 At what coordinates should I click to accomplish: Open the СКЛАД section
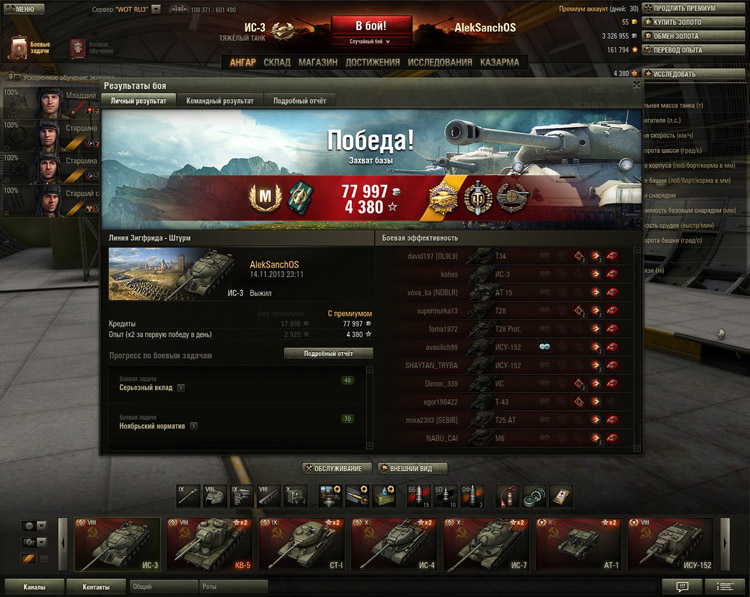point(277,62)
